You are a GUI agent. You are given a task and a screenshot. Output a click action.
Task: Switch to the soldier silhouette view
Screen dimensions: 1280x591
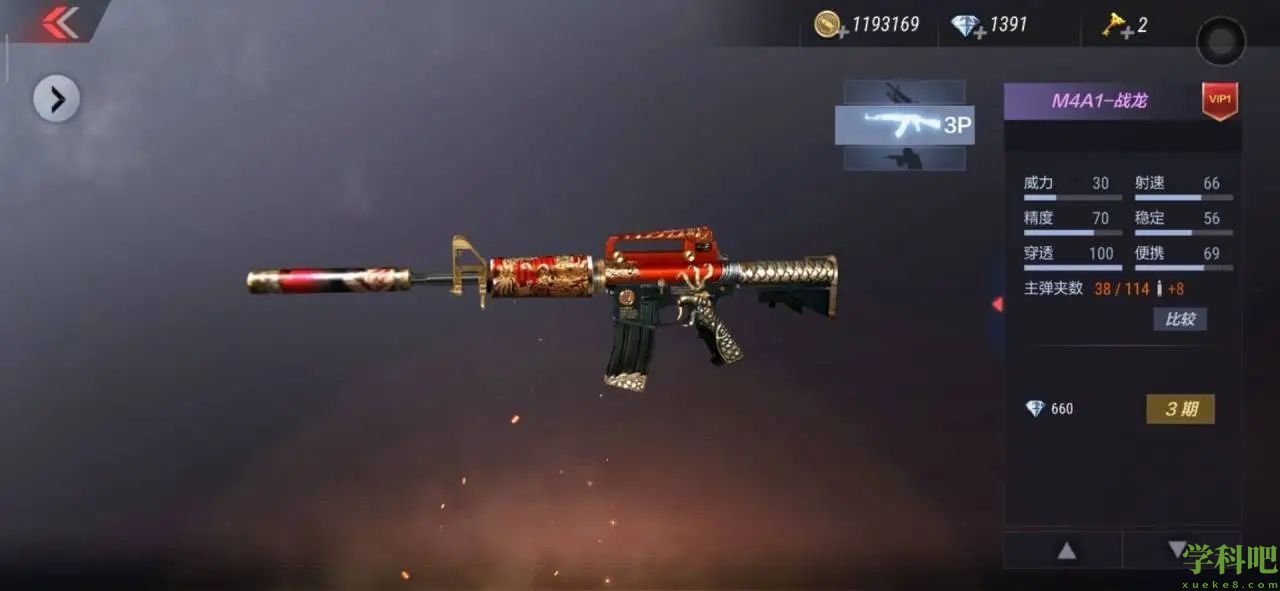coord(904,158)
